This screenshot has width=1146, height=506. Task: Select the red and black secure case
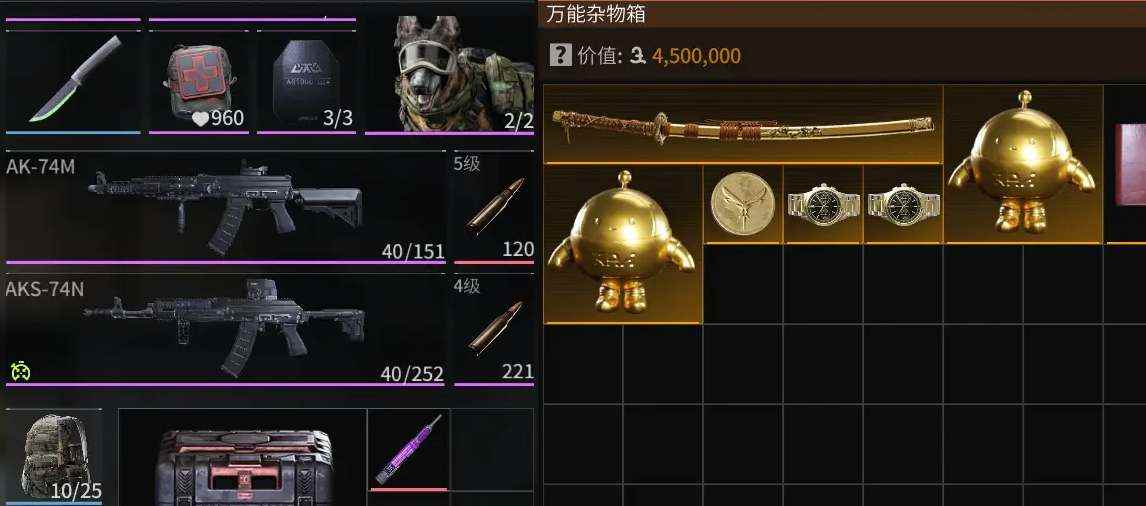point(243,462)
